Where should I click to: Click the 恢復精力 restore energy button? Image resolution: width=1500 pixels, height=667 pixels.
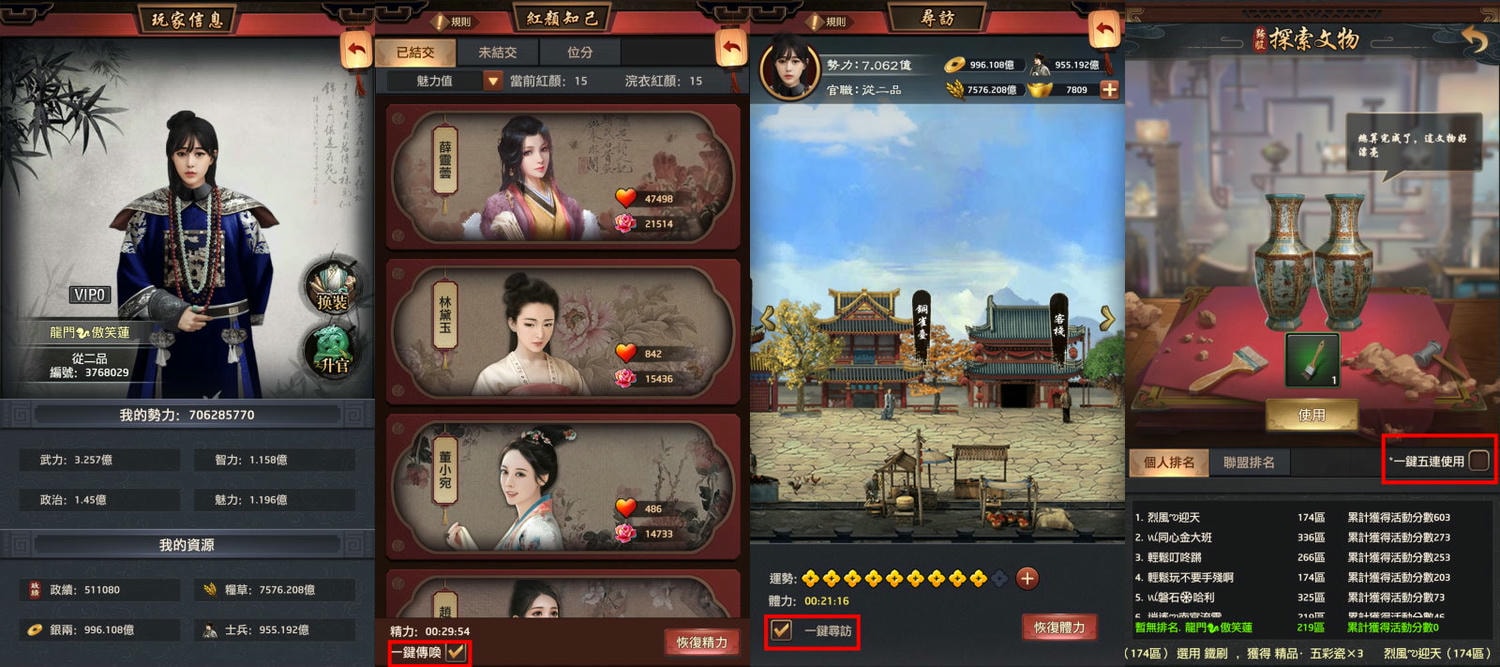pyautogui.click(x=701, y=642)
